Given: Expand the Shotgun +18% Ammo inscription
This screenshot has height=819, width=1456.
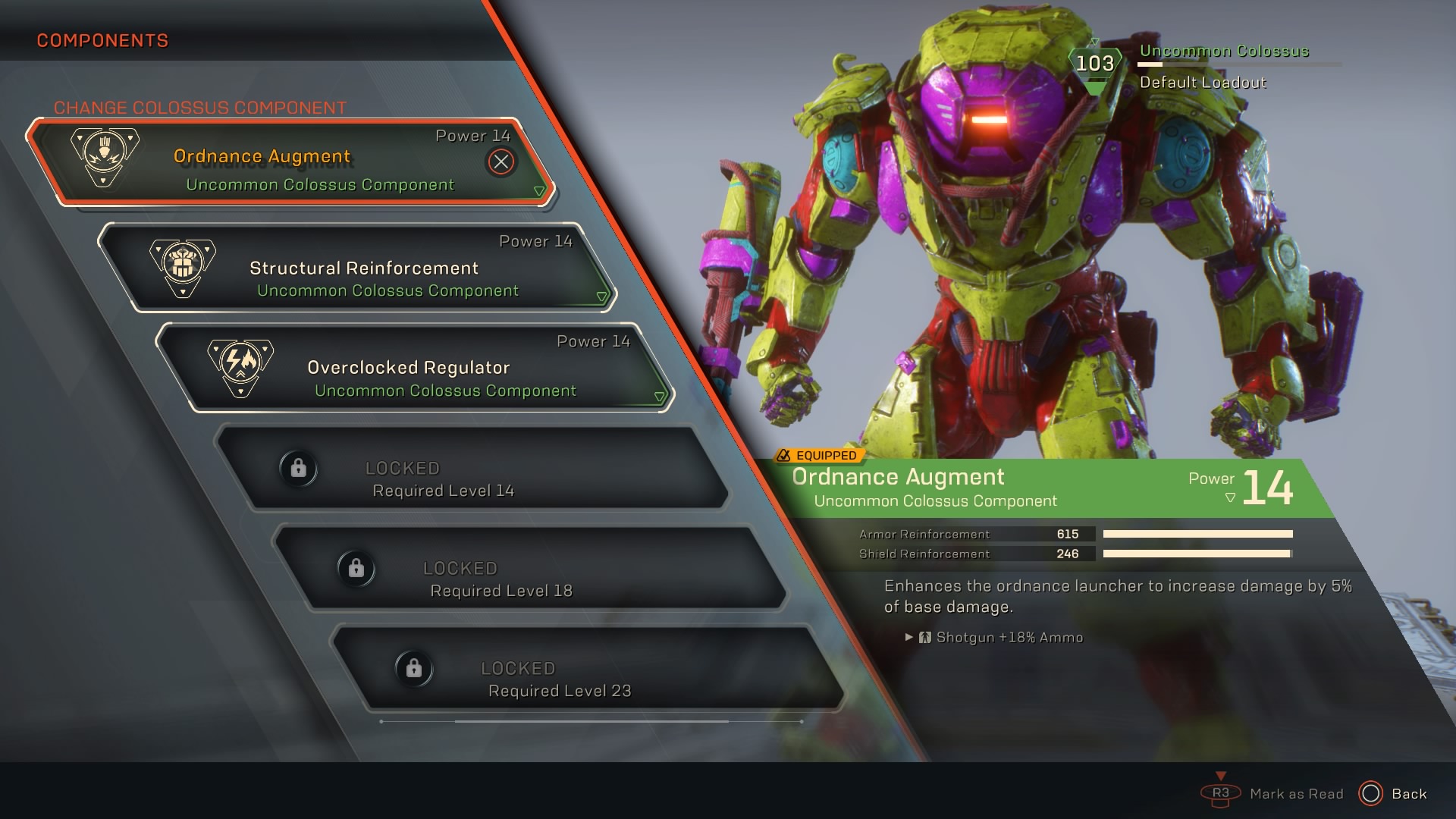Looking at the screenshot, I should [909, 638].
